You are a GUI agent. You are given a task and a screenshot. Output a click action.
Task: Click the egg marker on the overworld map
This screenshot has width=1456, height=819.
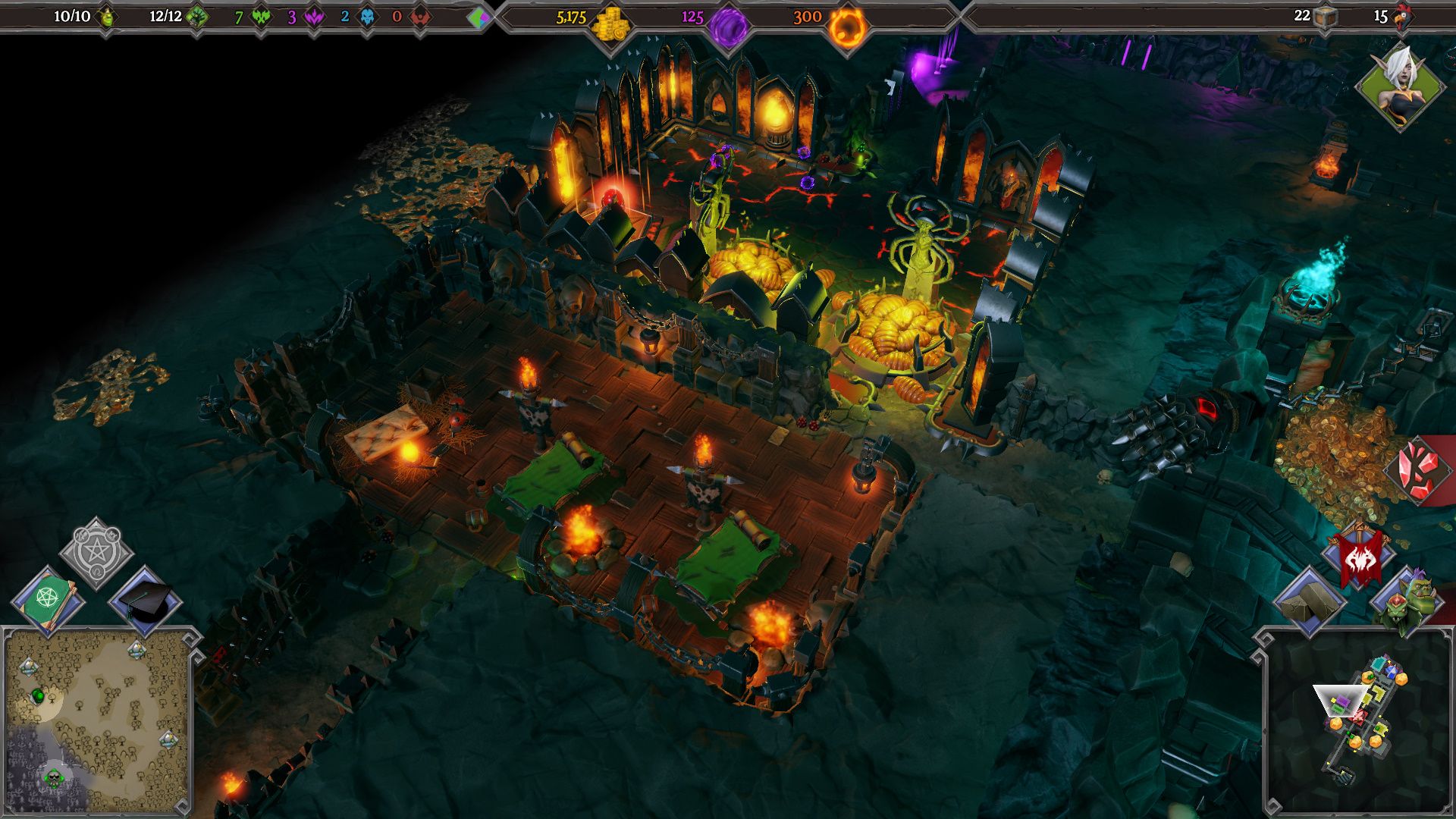coord(39,695)
